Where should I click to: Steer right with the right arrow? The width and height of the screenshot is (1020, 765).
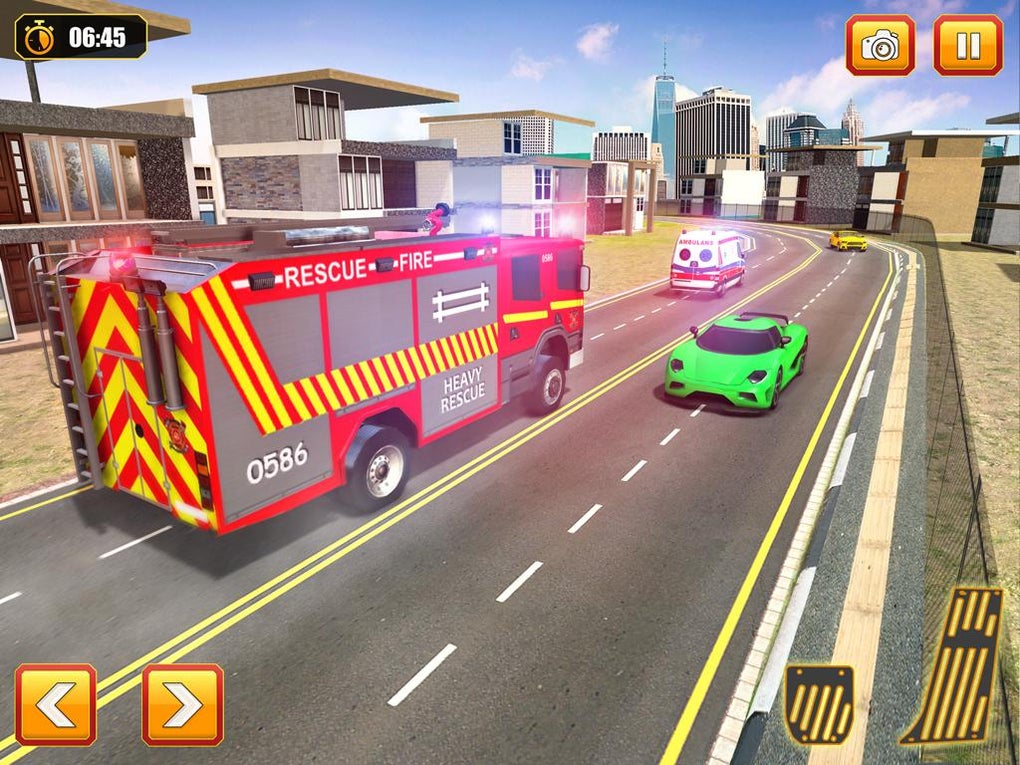[183, 704]
